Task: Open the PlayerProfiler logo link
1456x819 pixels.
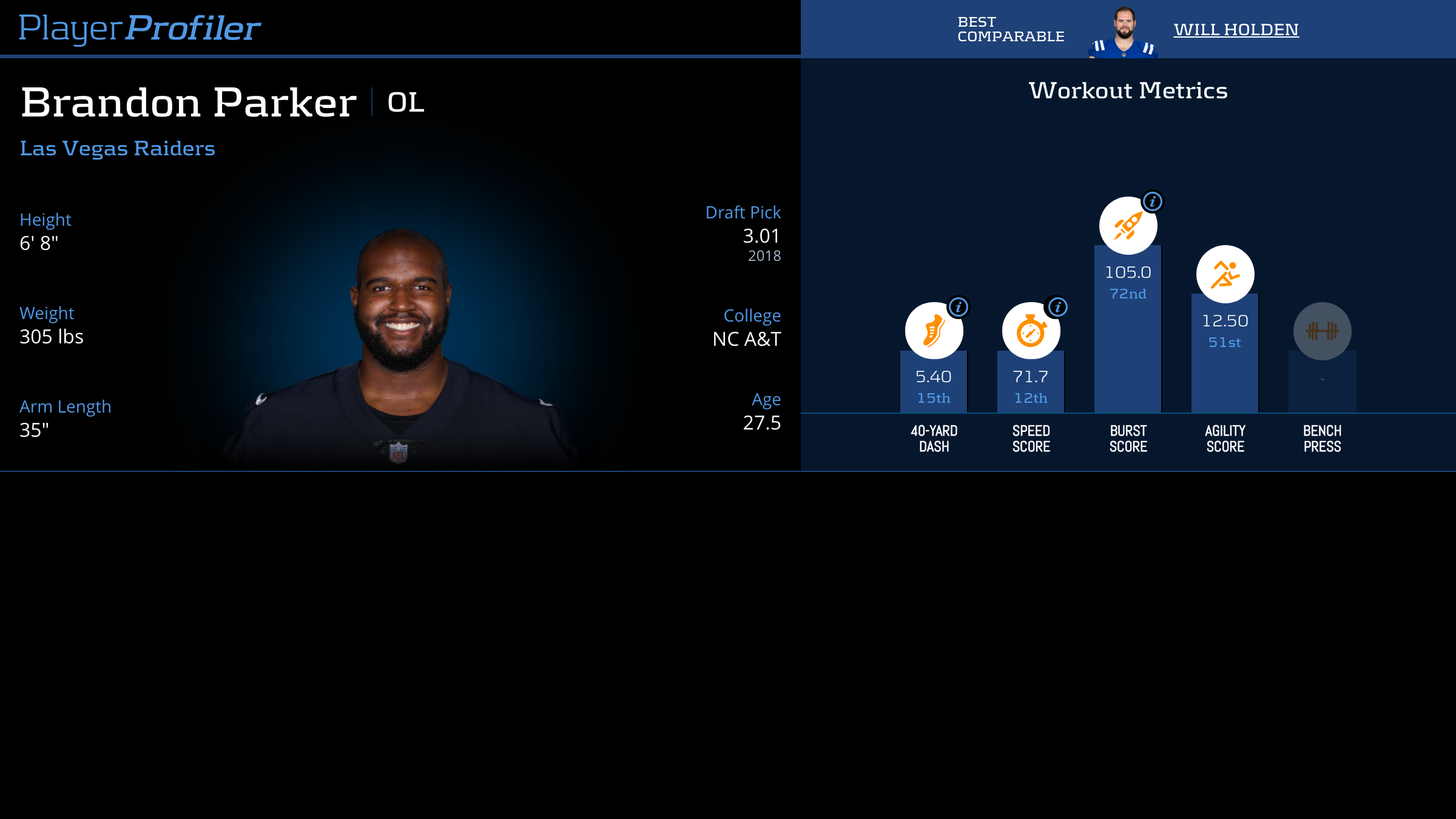Action: 140,29
